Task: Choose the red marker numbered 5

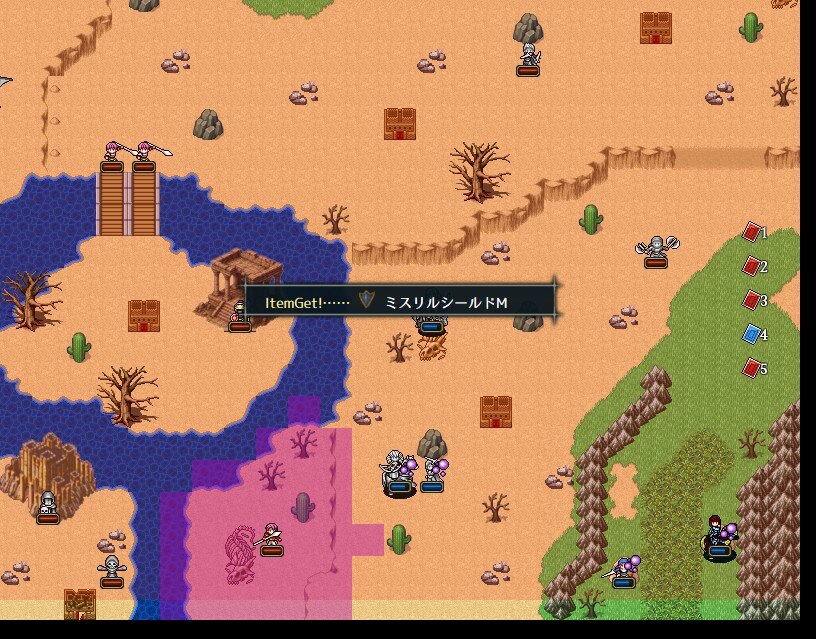Action: (753, 368)
